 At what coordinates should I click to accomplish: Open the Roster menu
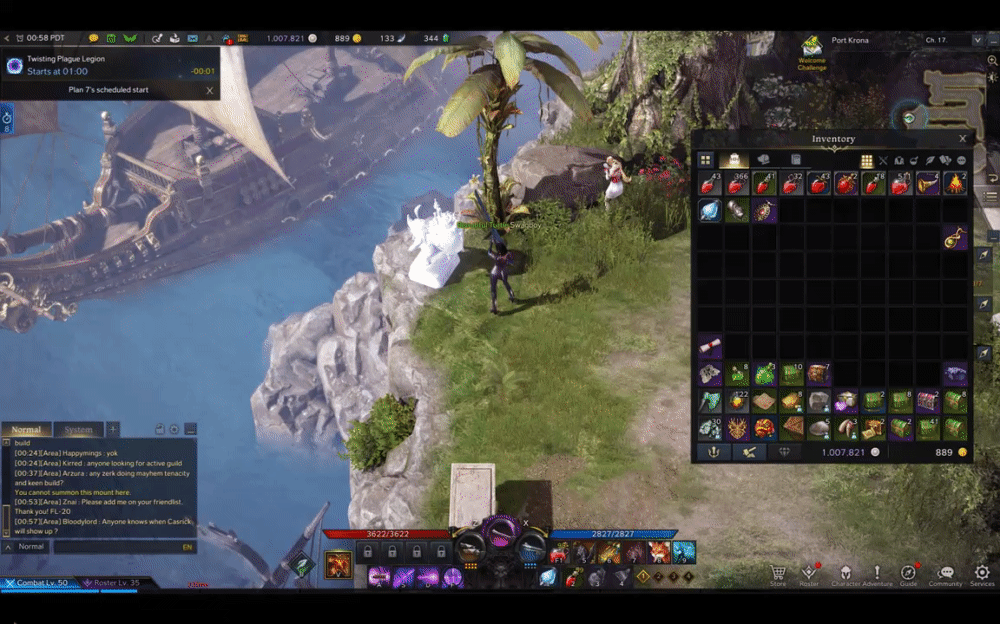pos(808,574)
